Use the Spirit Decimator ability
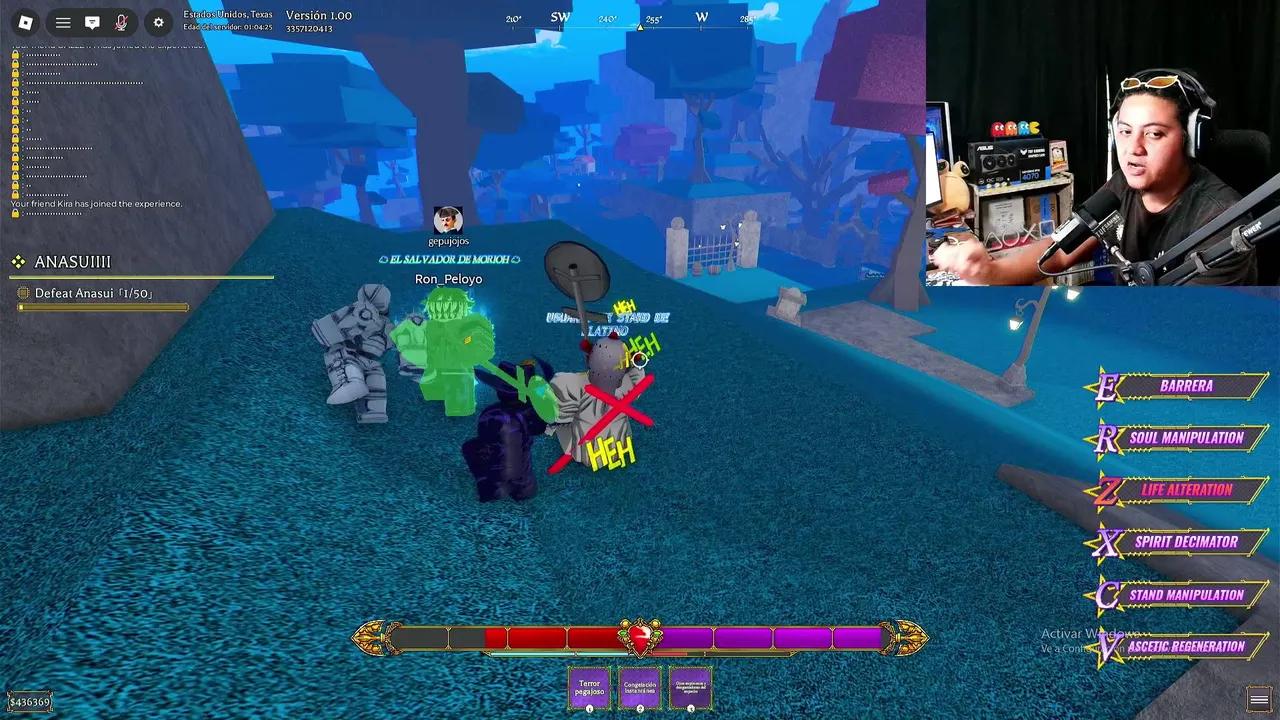The width and height of the screenshot is (1280, 720). pyautogui.click(x=1189, y=542)
